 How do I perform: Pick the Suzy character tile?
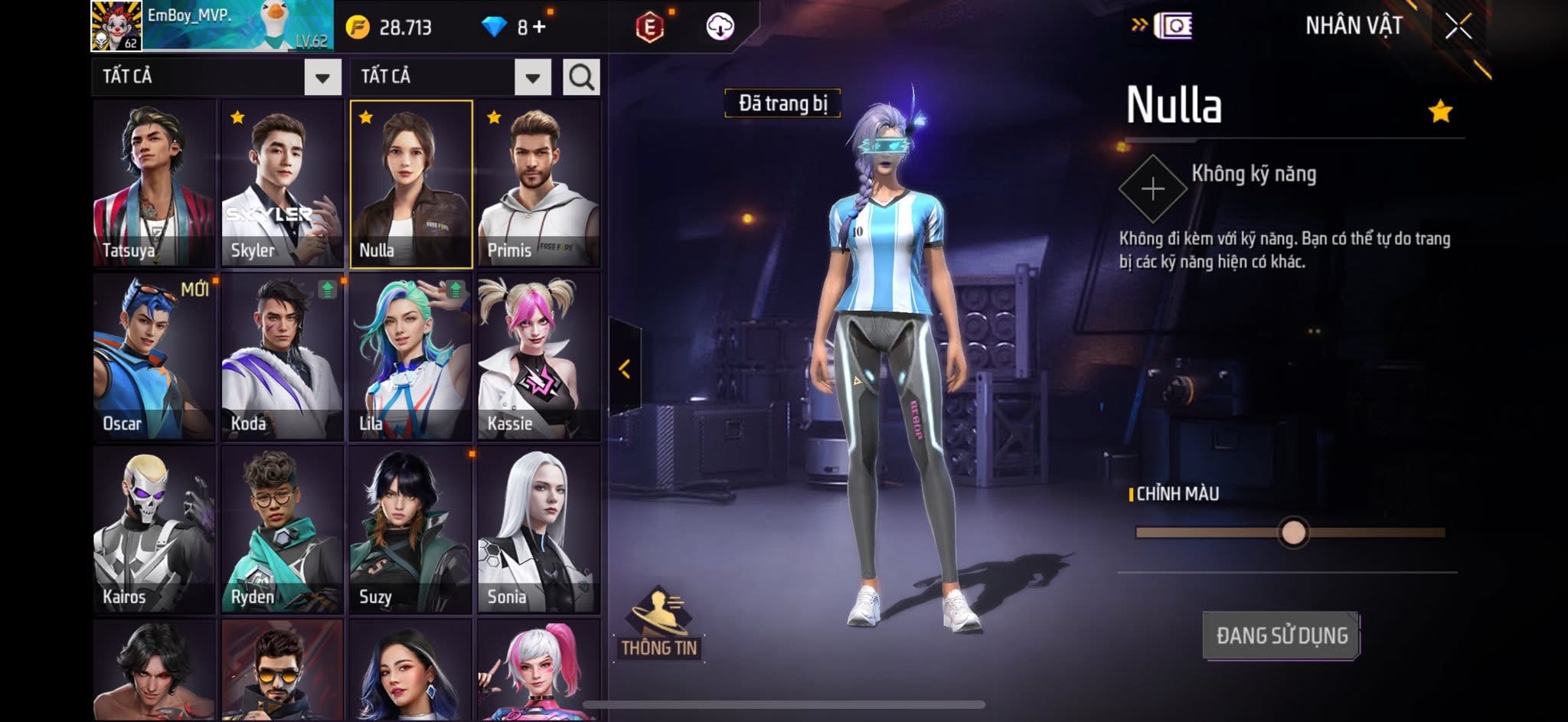410,530
